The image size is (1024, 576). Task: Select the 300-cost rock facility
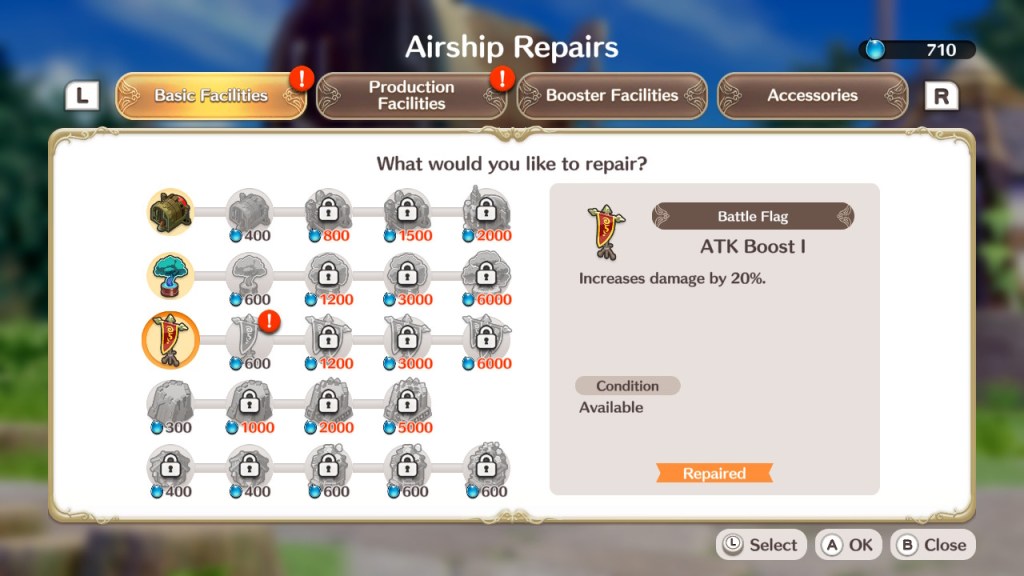(168, 403)
